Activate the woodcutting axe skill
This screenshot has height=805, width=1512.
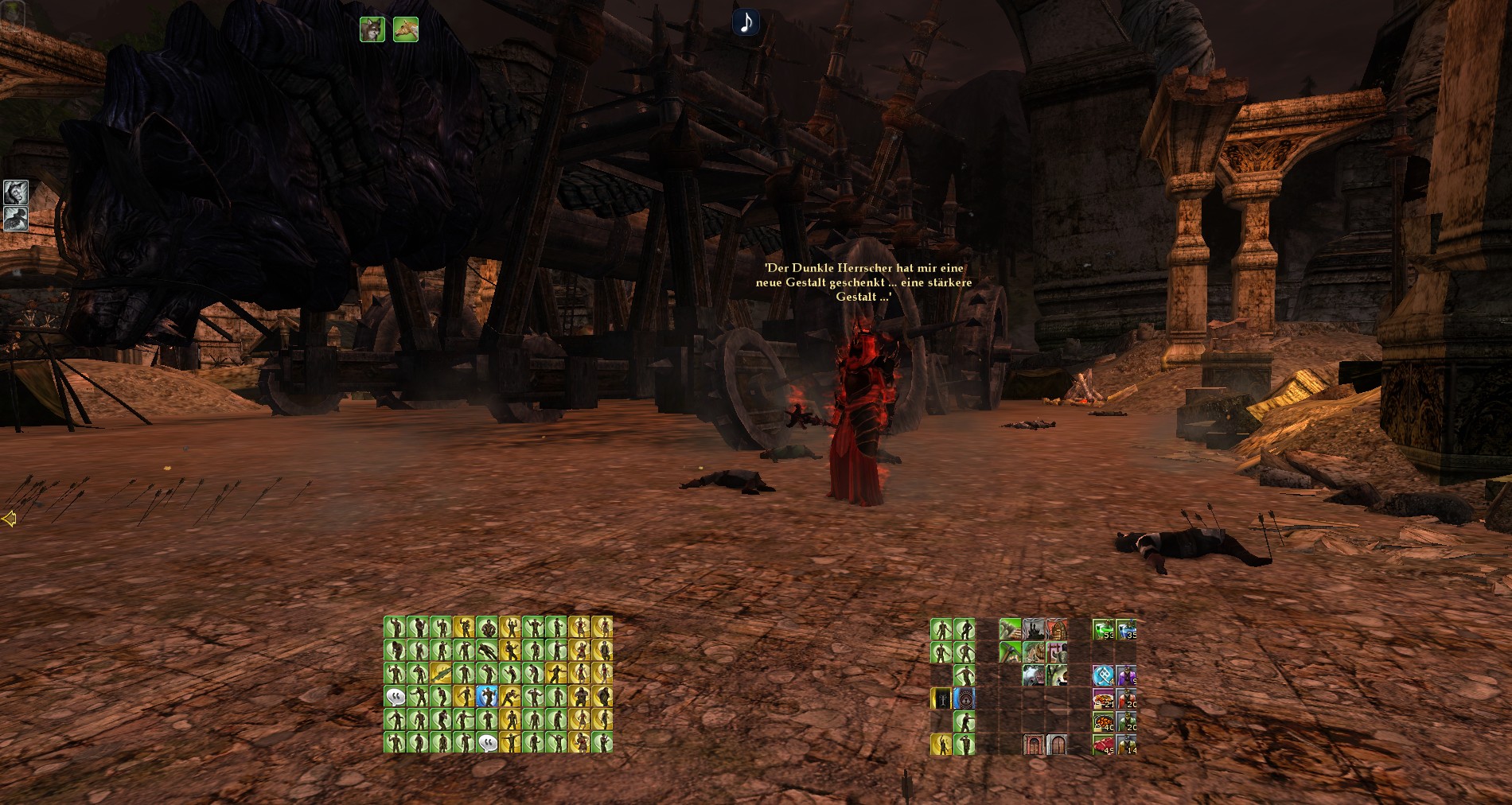[1011, 630]
